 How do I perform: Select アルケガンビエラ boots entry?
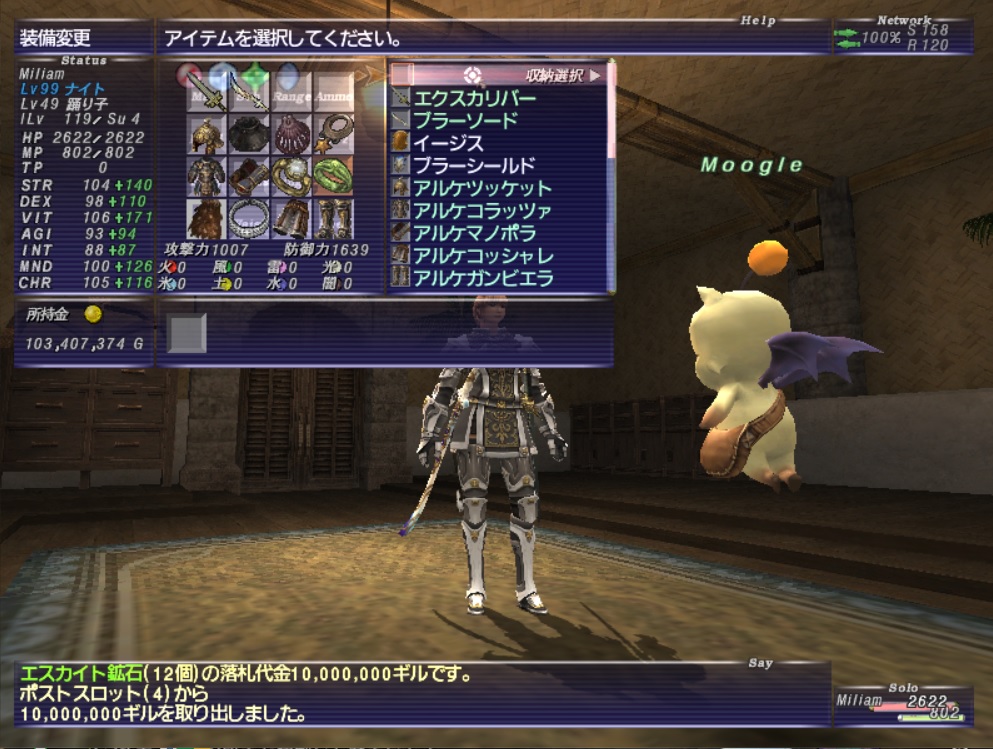(482, 278)
